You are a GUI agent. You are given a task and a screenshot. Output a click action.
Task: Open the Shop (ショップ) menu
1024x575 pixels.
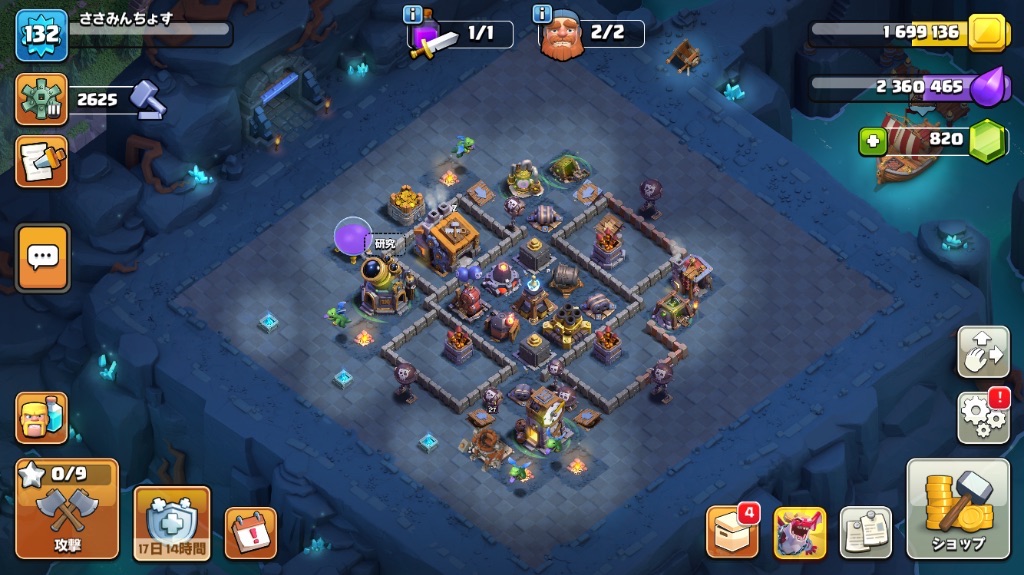957,509
